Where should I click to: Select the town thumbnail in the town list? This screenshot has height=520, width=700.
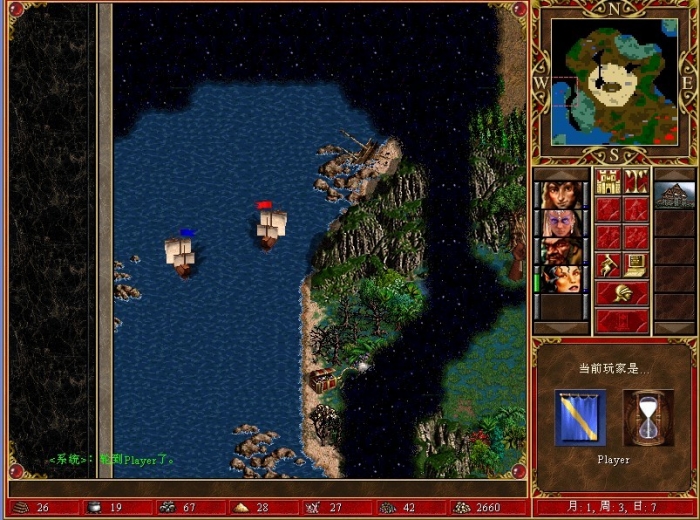point(674,194)
